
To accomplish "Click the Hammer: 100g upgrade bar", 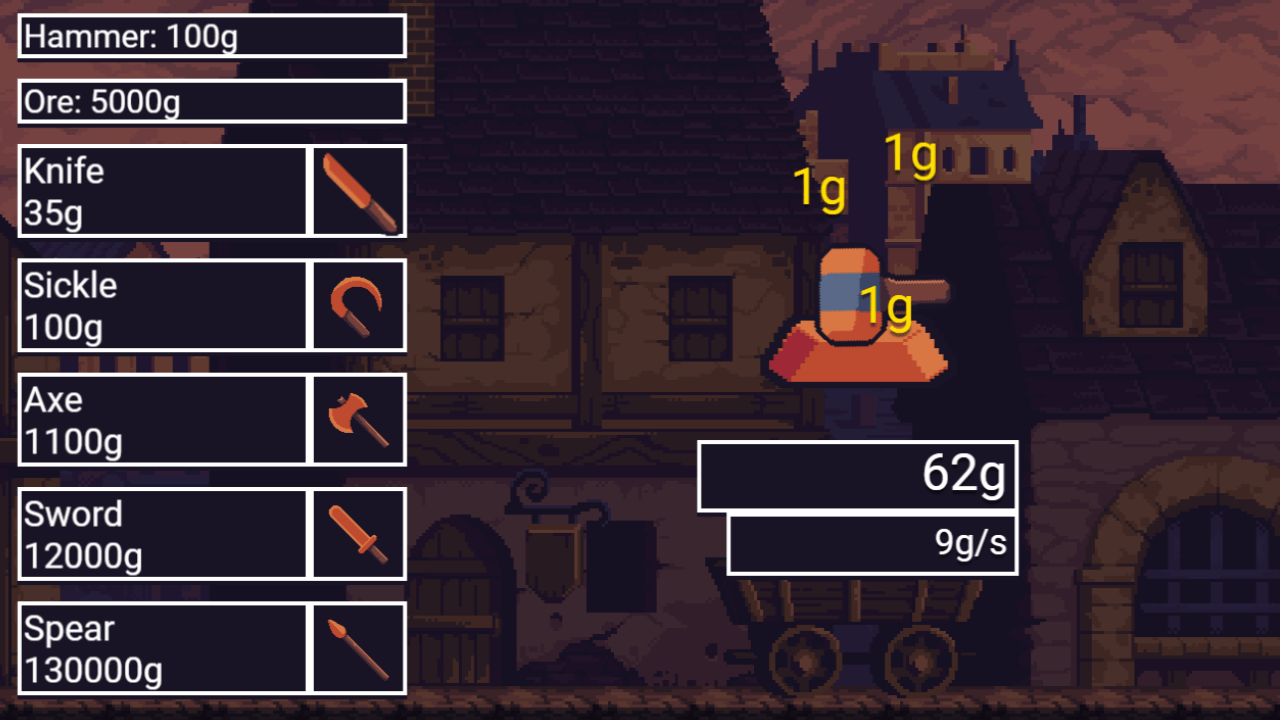I will click(x=210, y=37).
